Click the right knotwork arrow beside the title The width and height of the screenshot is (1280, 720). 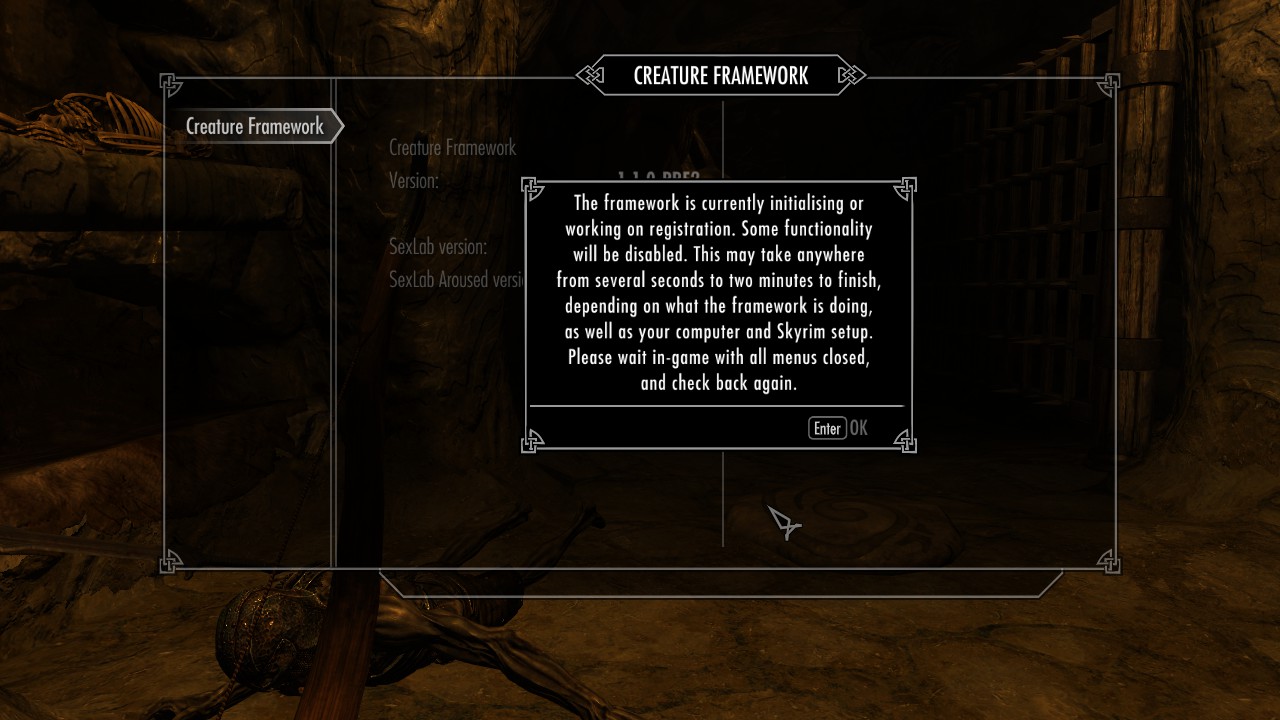coord(851,75)
